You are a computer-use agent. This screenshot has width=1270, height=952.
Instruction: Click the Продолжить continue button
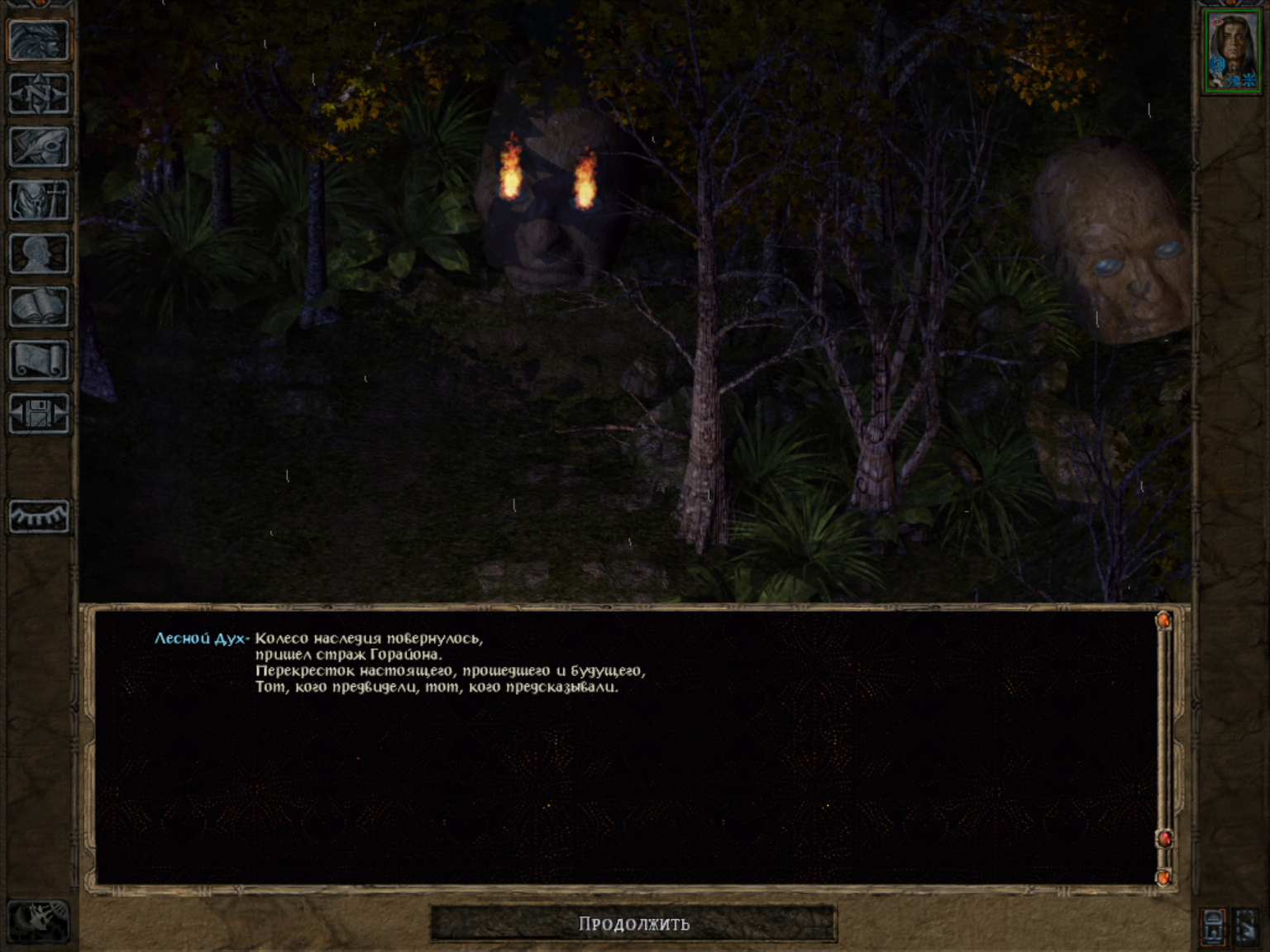pyautogui.click(x=633, y=923)
